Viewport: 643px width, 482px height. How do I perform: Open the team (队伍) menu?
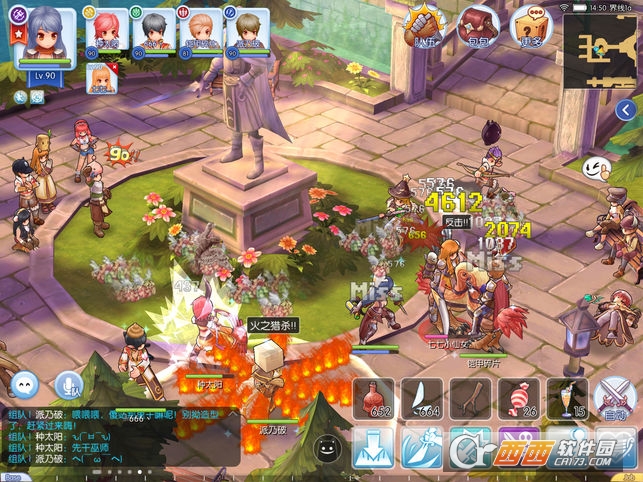425,24
